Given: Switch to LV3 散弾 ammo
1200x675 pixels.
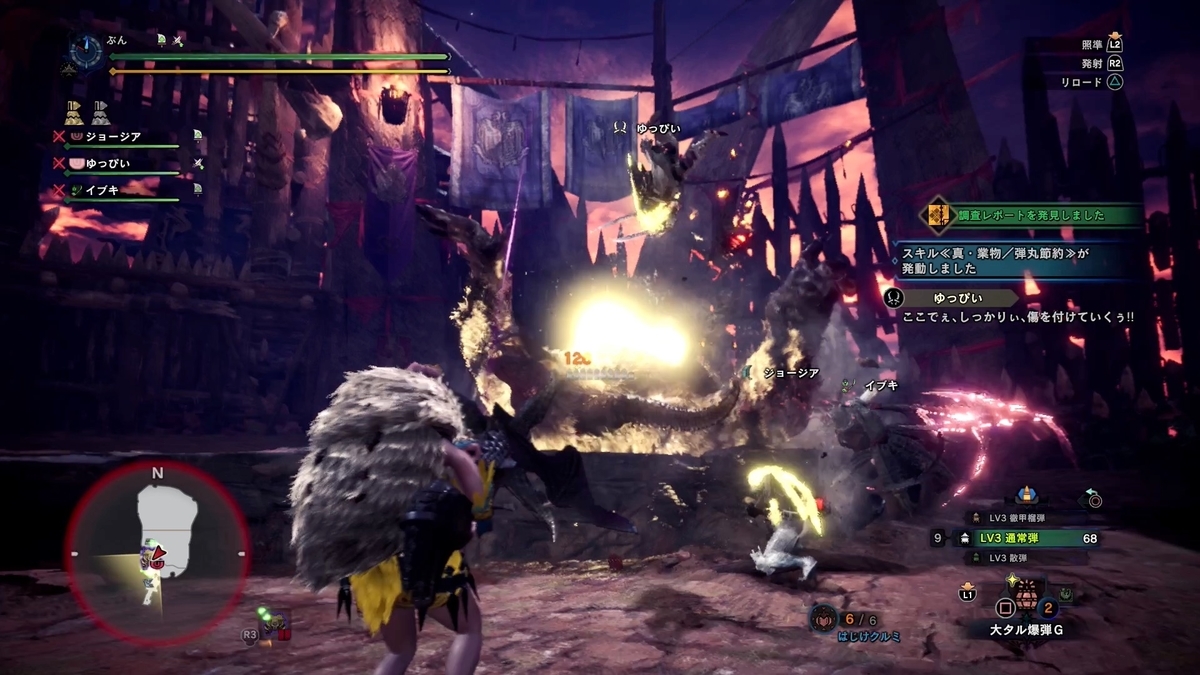Looking at the screenshot, I should (x=1000, y=558).
